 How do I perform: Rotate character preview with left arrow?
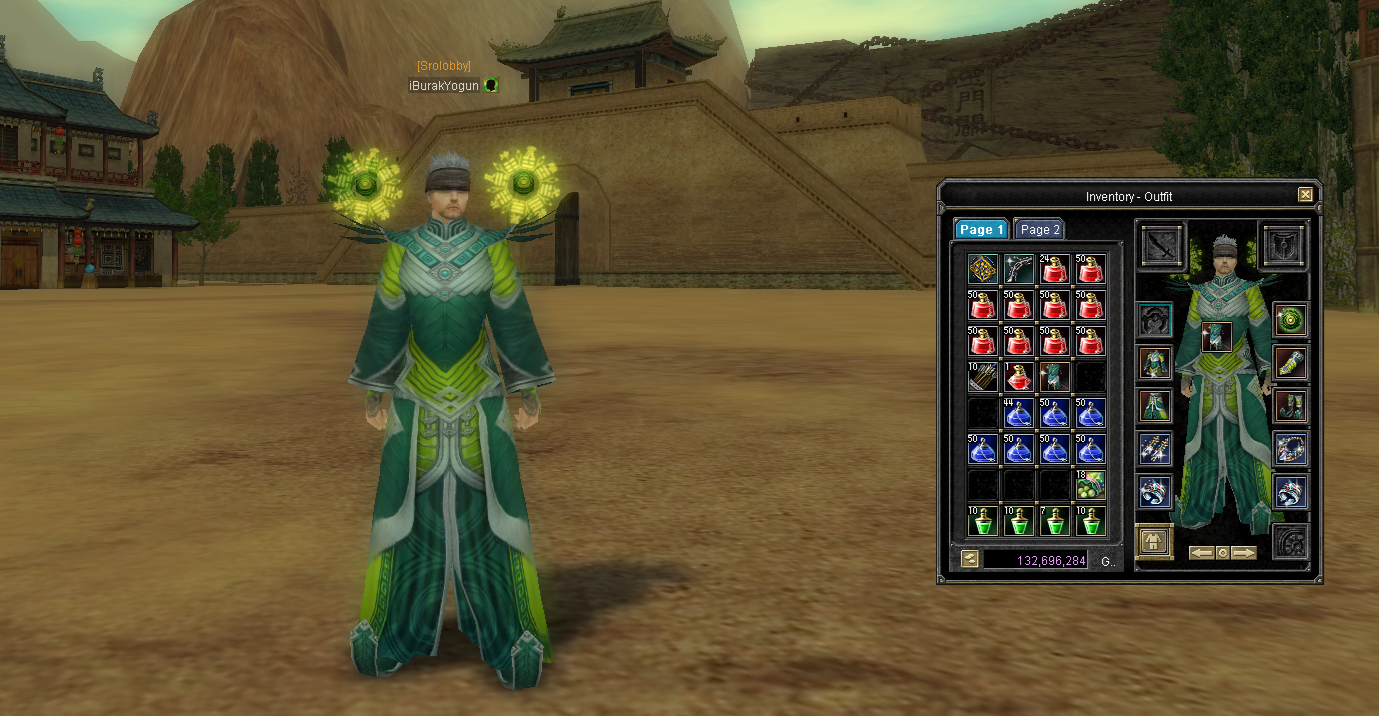coord(1201,553)
